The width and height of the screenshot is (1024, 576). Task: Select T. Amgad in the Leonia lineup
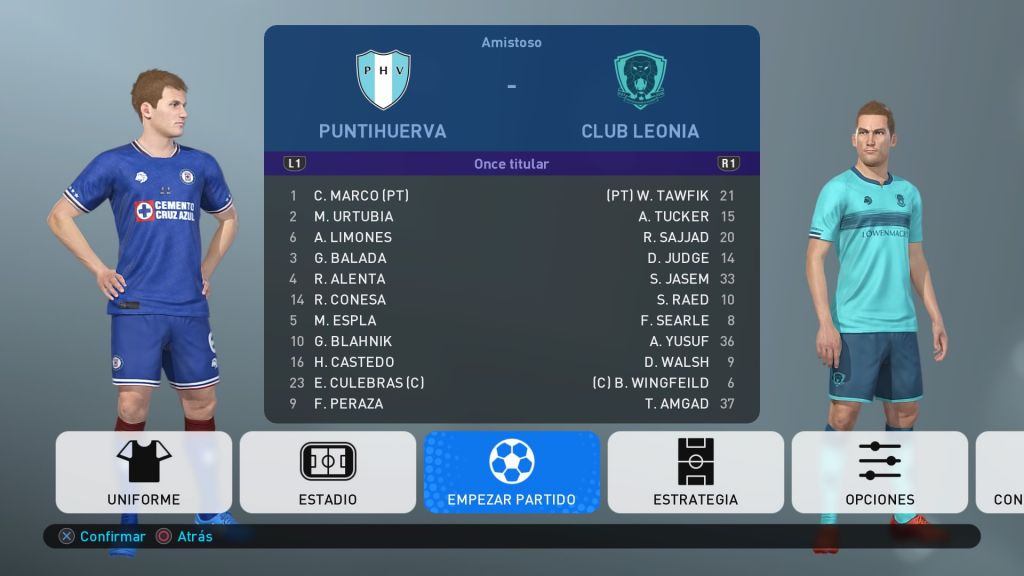coord(677,404)
